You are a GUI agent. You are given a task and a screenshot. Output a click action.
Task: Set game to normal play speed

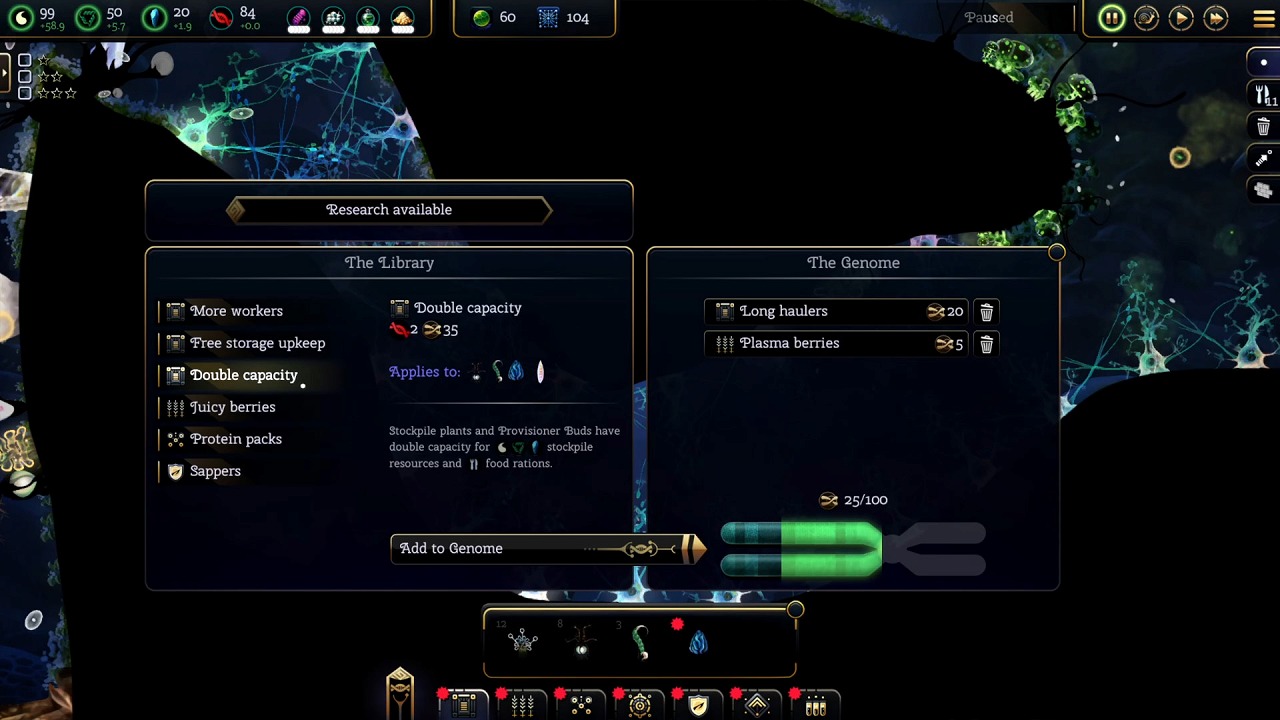pyautogui.click(x=1181, y=18)
